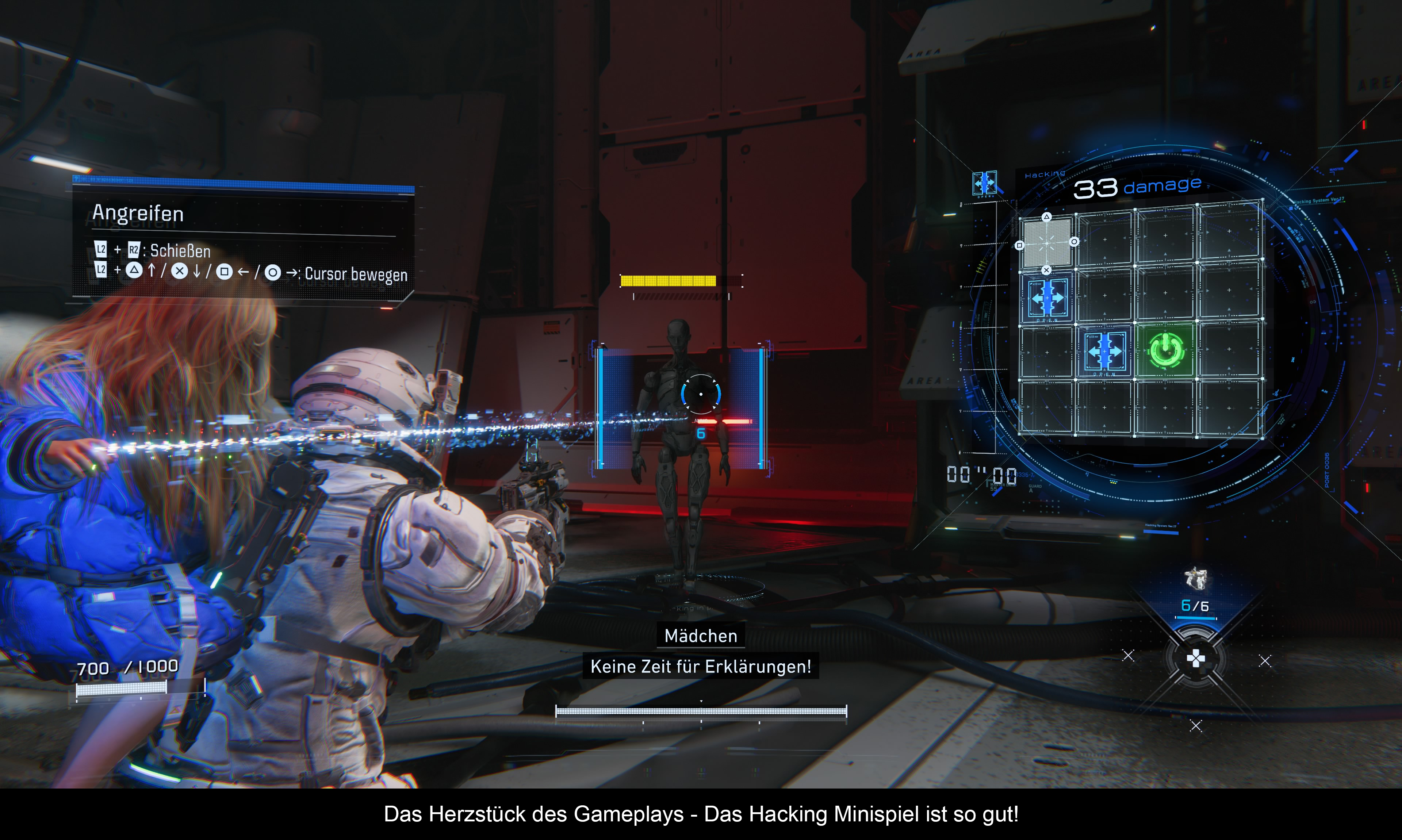Click the highlighted grey cursor tile in the hacking grid
This screenshot has height=840, width=1402.
coord(1046,243)
